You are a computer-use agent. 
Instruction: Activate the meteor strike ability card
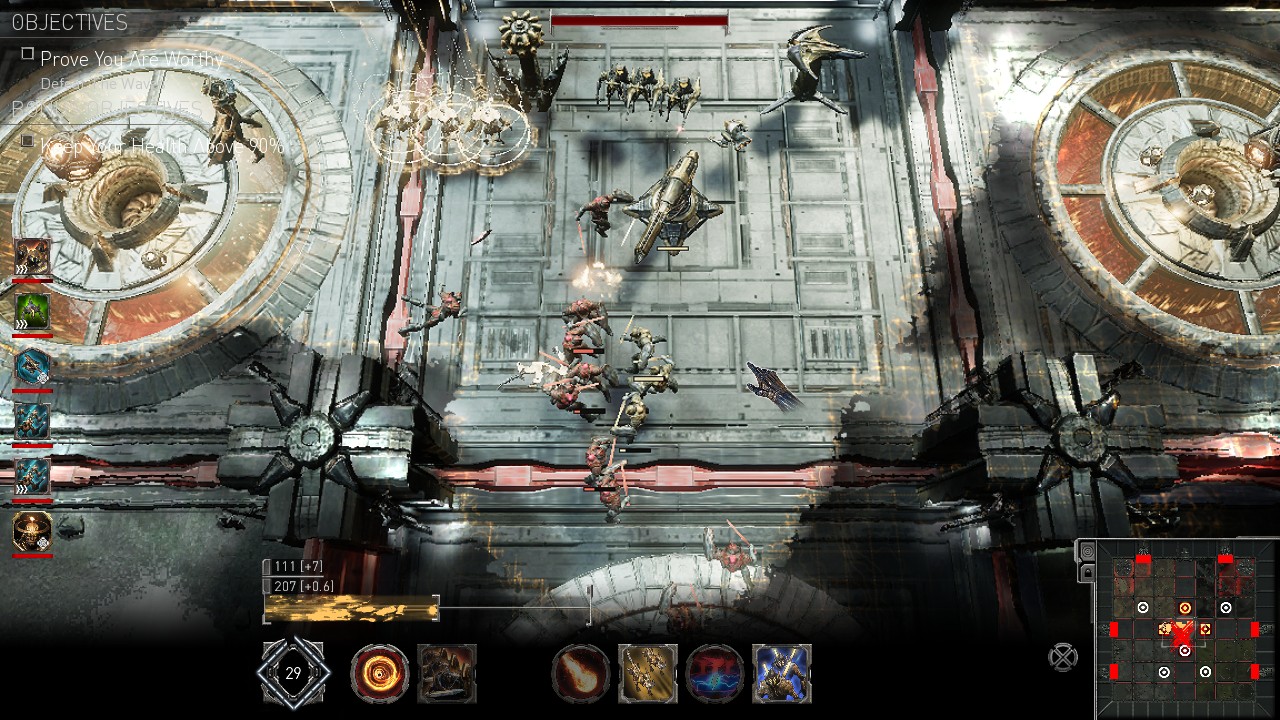580,672
